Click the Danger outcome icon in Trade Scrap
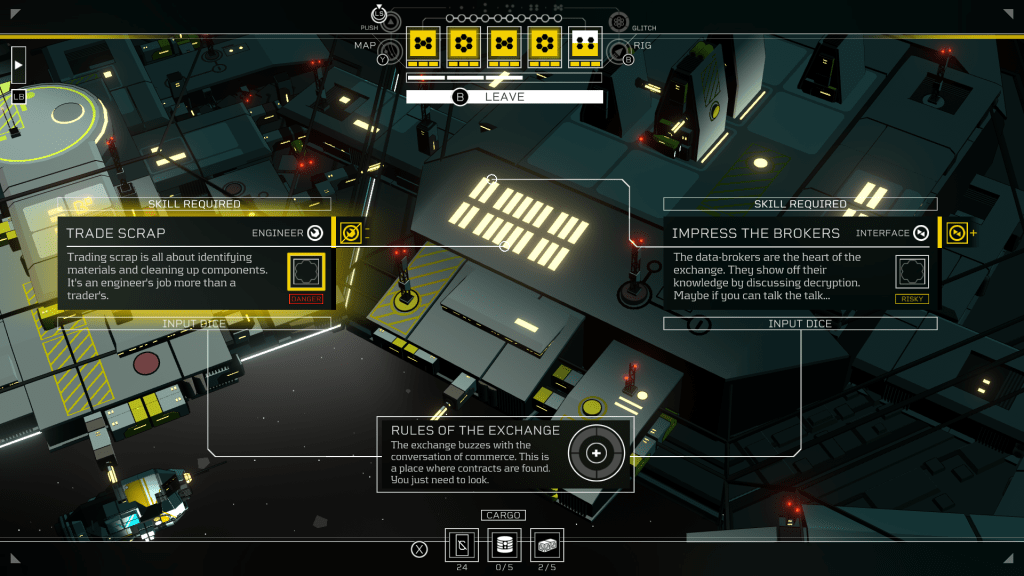 coord(306,272)
